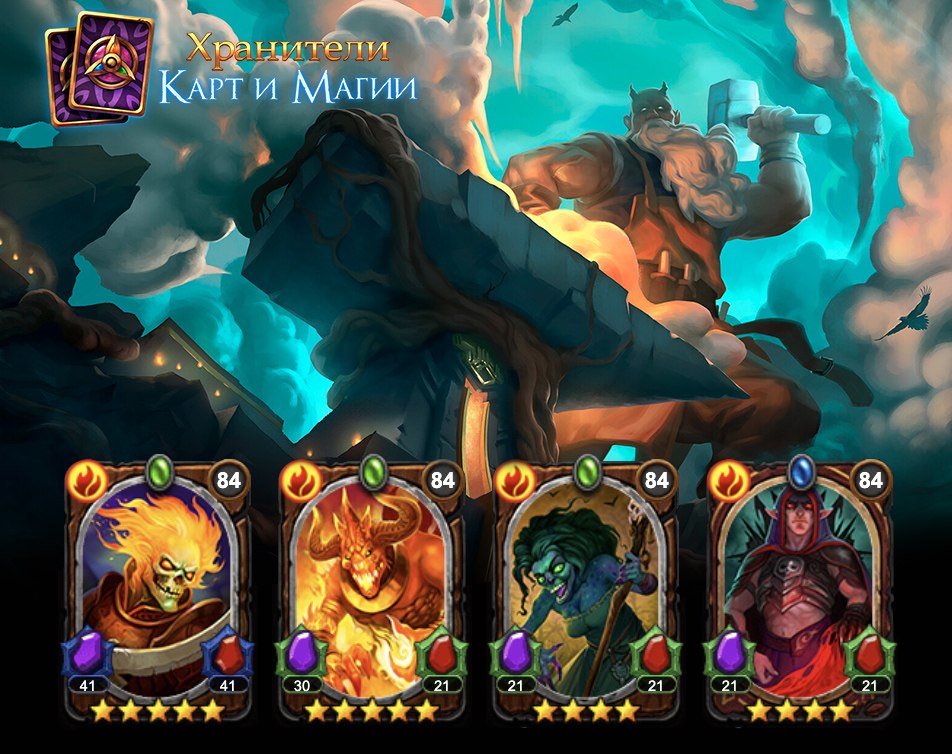Viewport: 952px width, 754px height.
Task: Pick the green-haired witch card
Action: 585,590
